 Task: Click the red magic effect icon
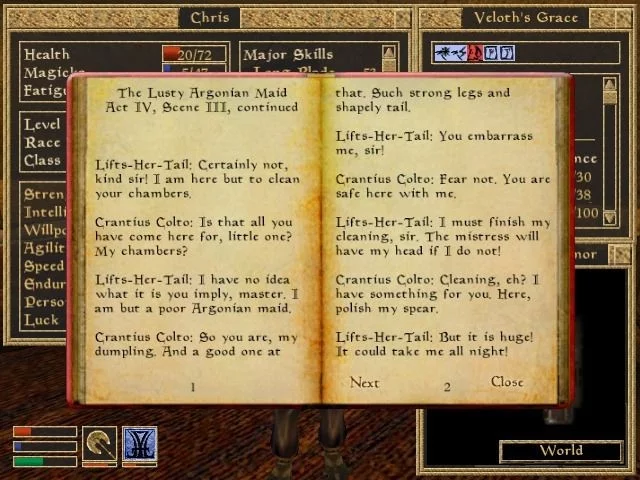[x=477, y=52]
